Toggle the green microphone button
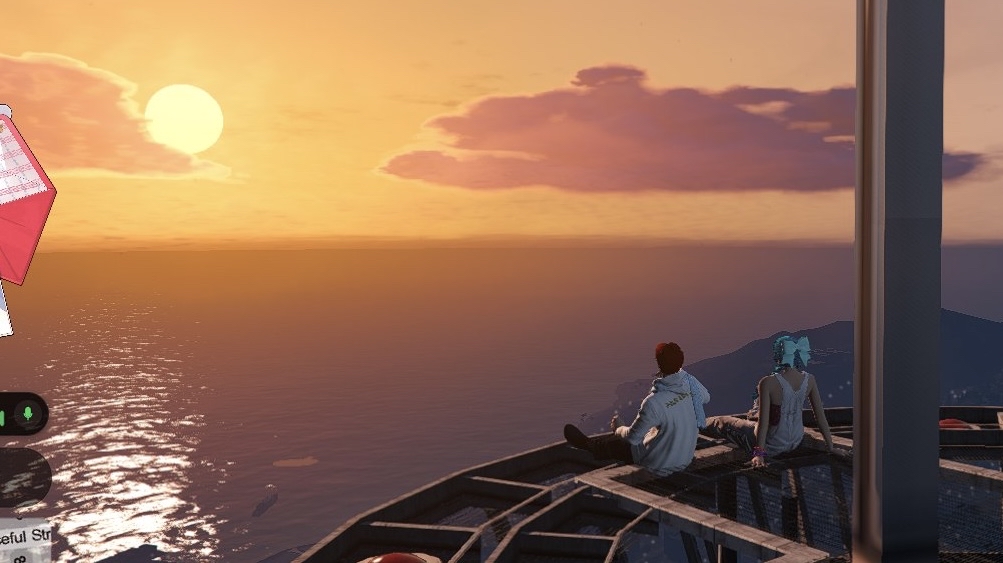The height and width of the screenshot is (563, 1003). pyautogui.click(x=29, y=413)
